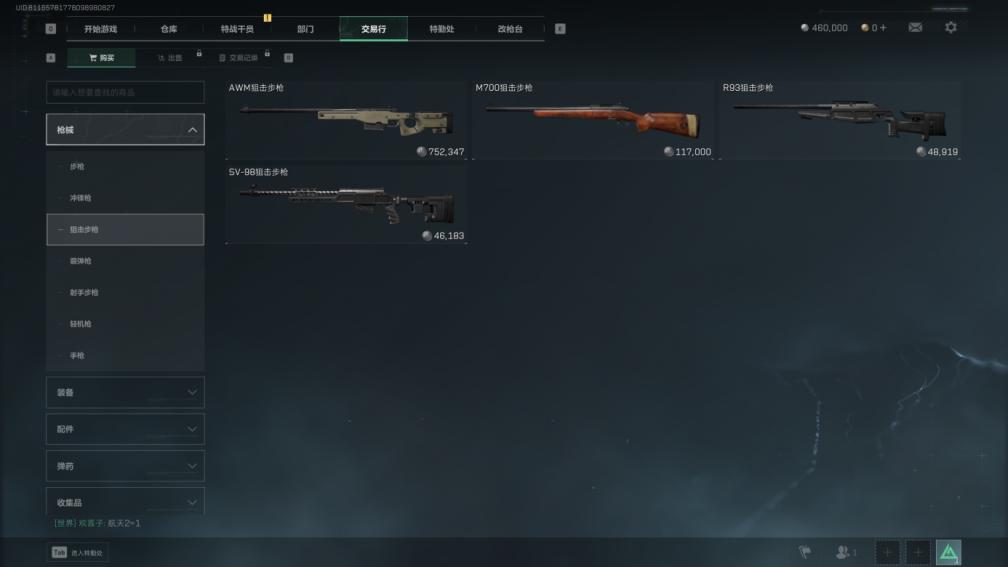Image resolution: width=1008 pixels, height=567 pixels.
Task: Open the 改枪台 gunsmith tab
Action: pos(510,29)
